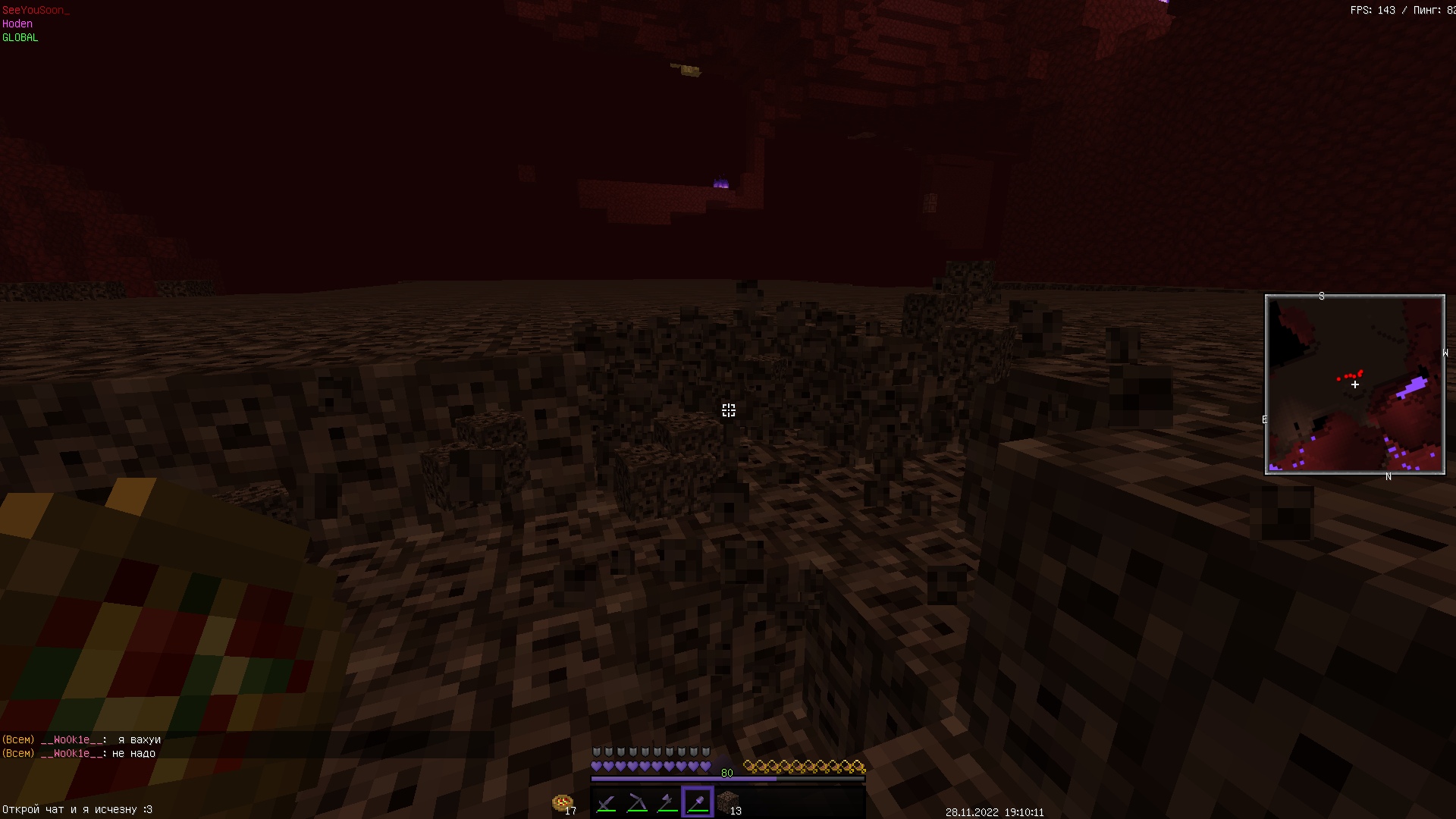Click the N compass marker on the minimap

coord(1389,477)
